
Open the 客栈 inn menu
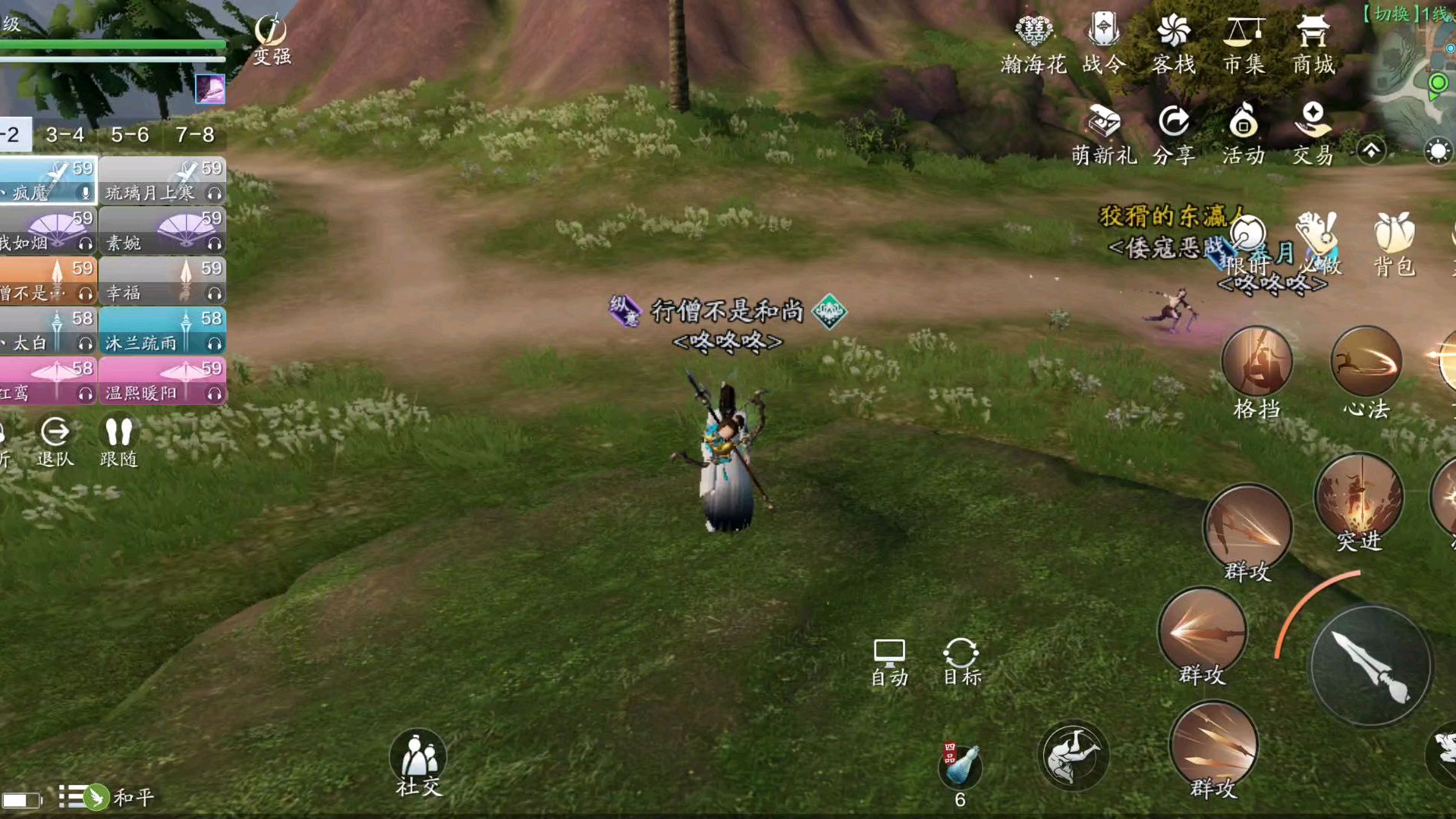(x=1173, y=44)
